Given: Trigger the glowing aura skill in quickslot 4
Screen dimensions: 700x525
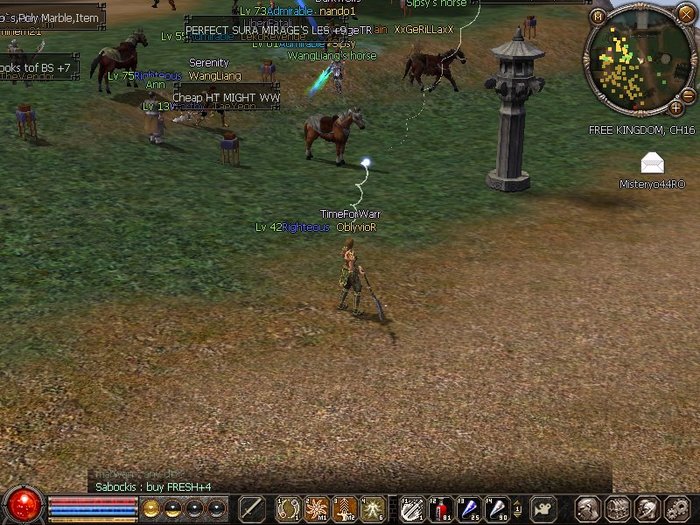Looking at the screenshot, I should (x=373, y=507).
